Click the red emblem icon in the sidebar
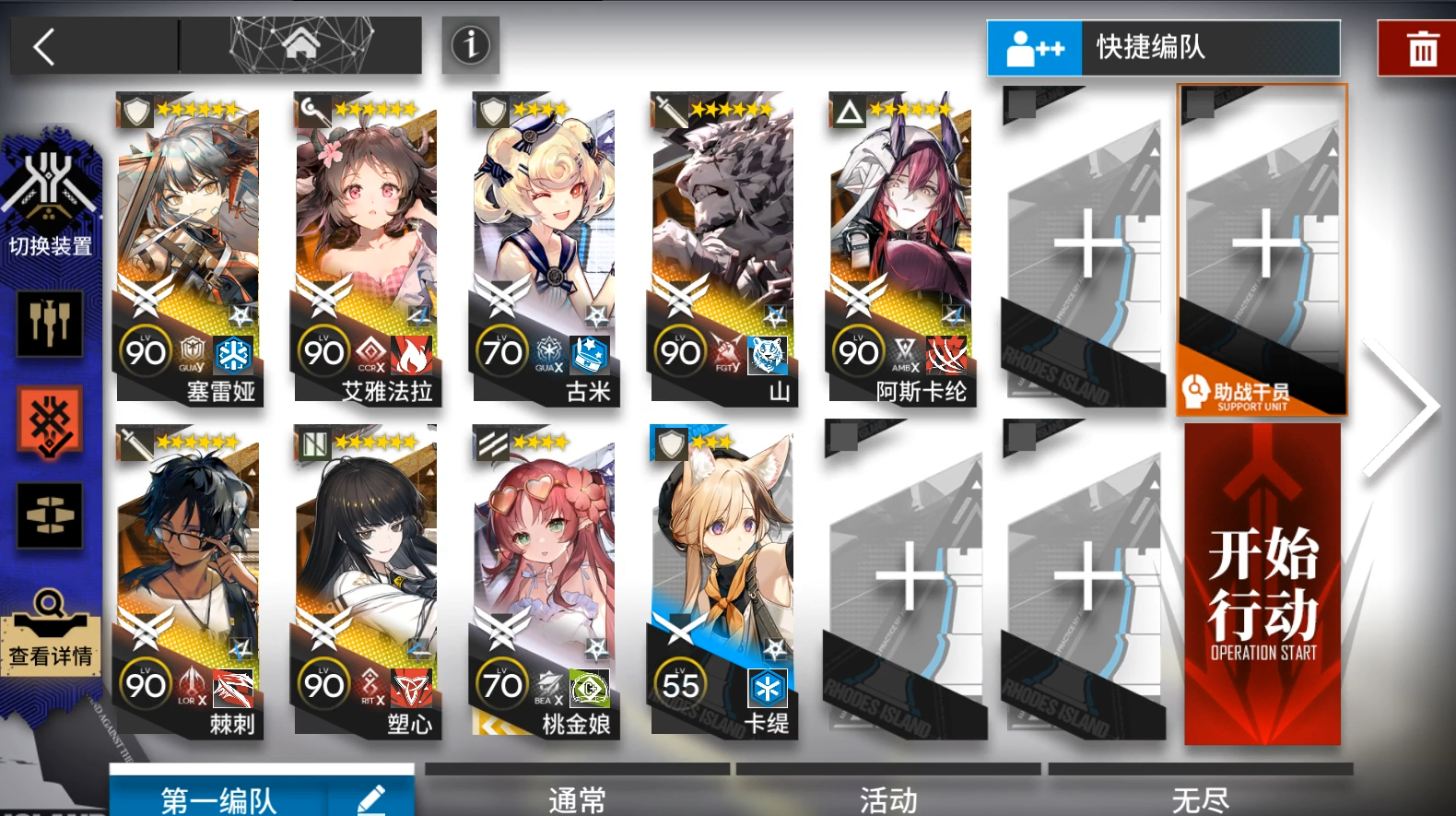The width and height of the screenshot is (1456, 816). click(50, 421)
